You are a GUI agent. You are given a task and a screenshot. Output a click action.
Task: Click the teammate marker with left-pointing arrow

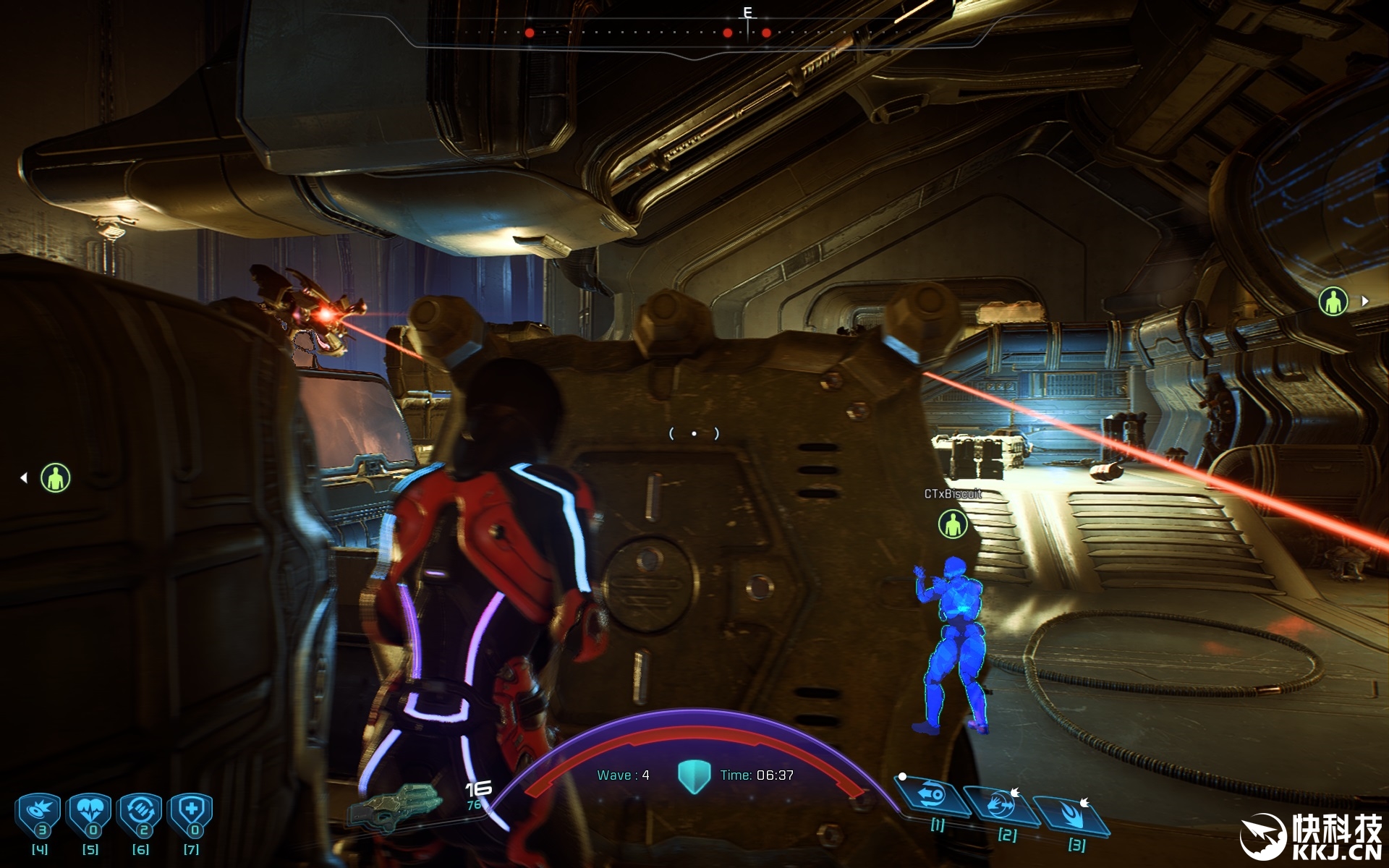pos(55,478)
